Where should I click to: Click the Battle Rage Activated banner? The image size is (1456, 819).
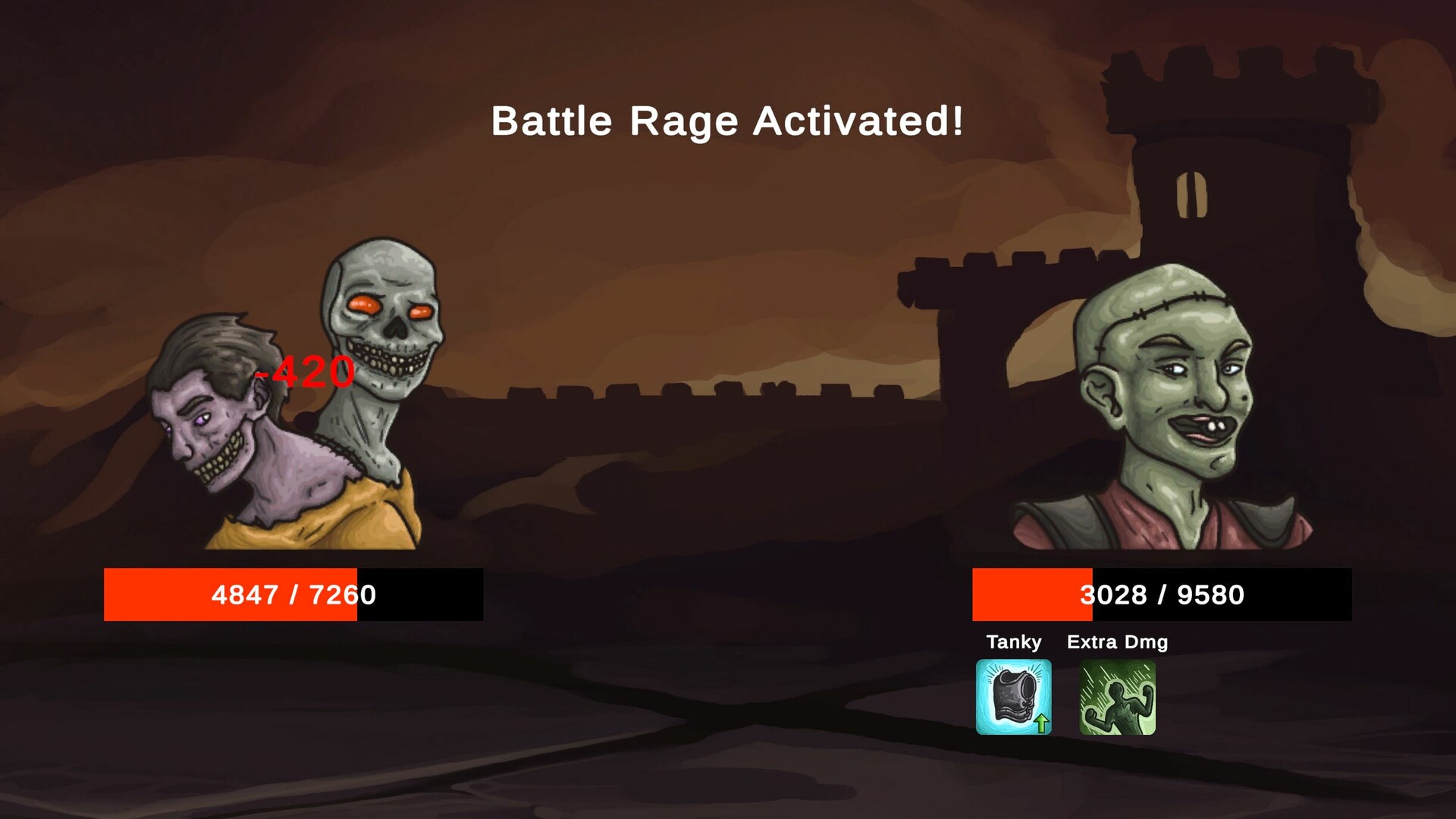pyautogui.click(x=728, y=121)
